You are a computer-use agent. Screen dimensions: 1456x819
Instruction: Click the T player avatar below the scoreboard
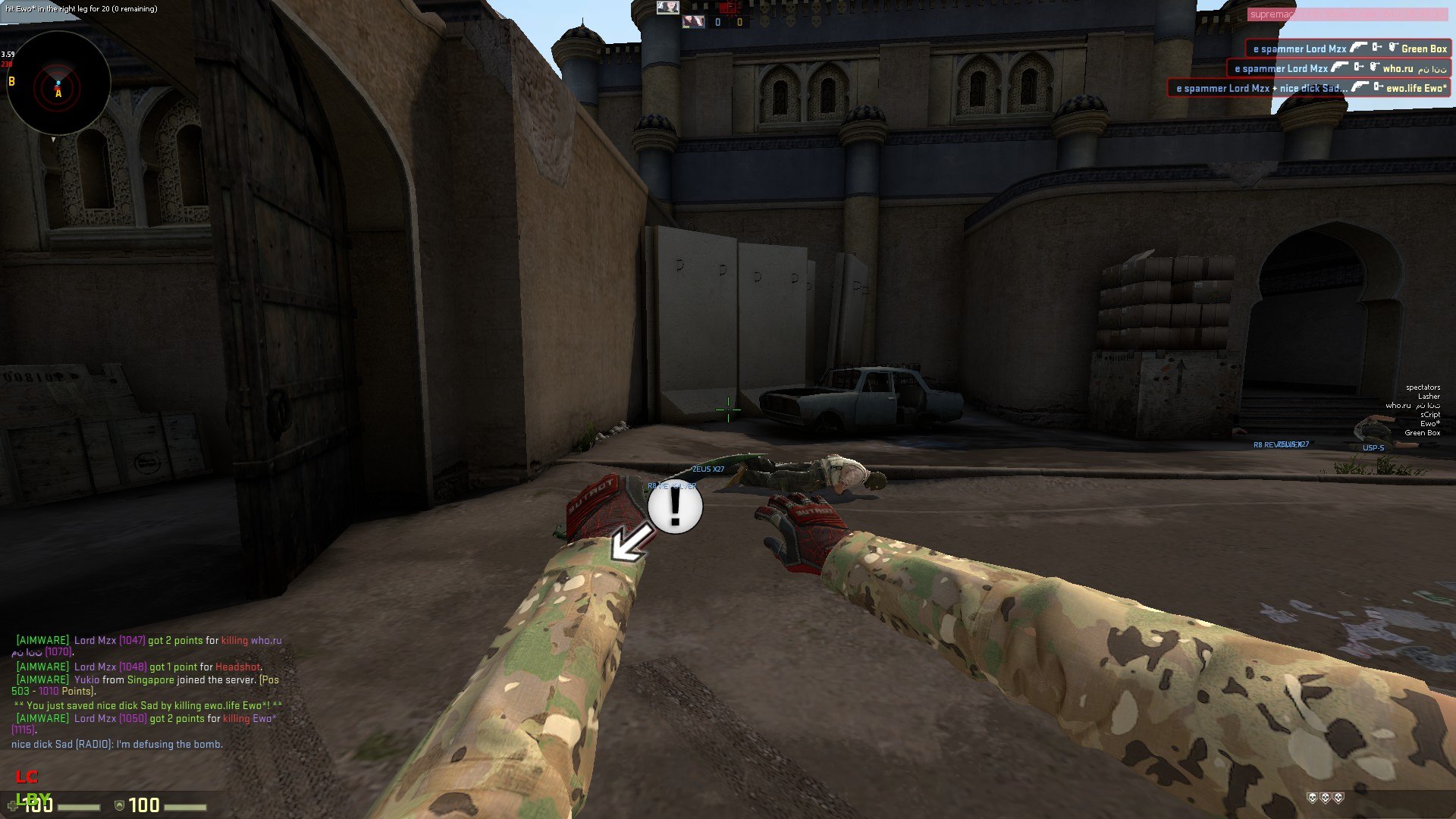pyautogui.click(x=693, y=22)
